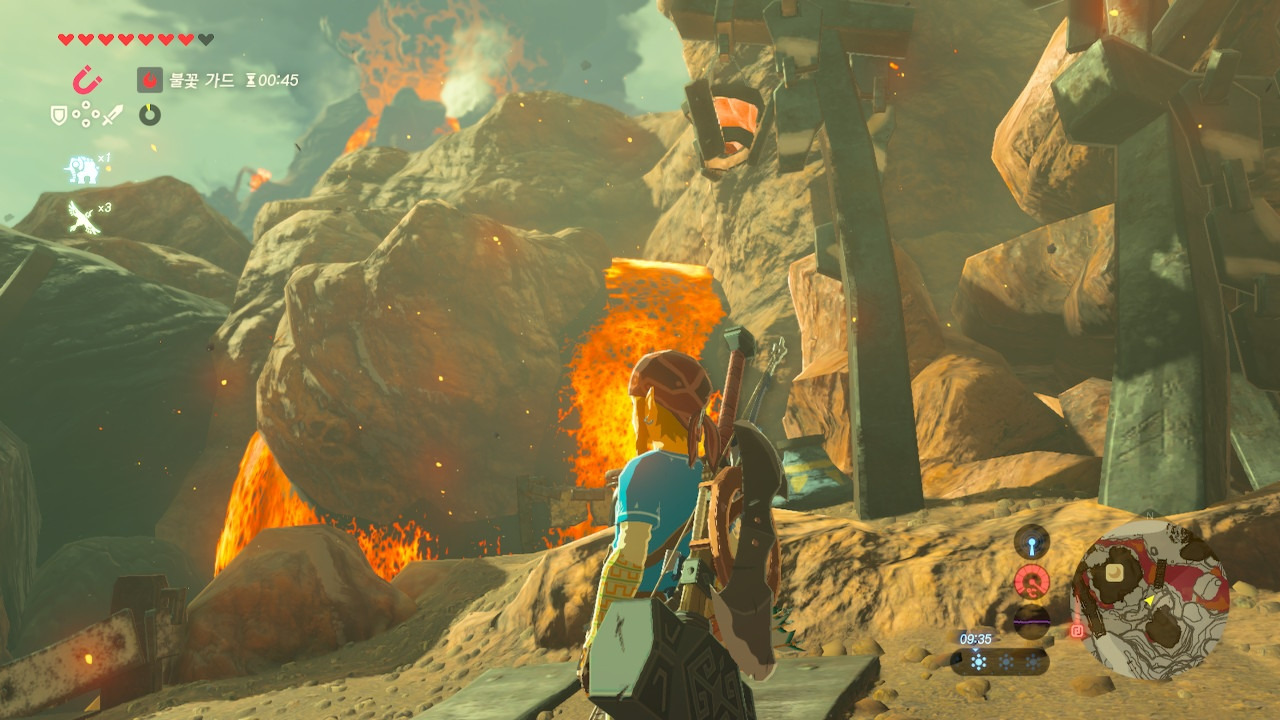Open the circular minimap
Viewport: 1280px width, 720px height.
point(1150,600)
